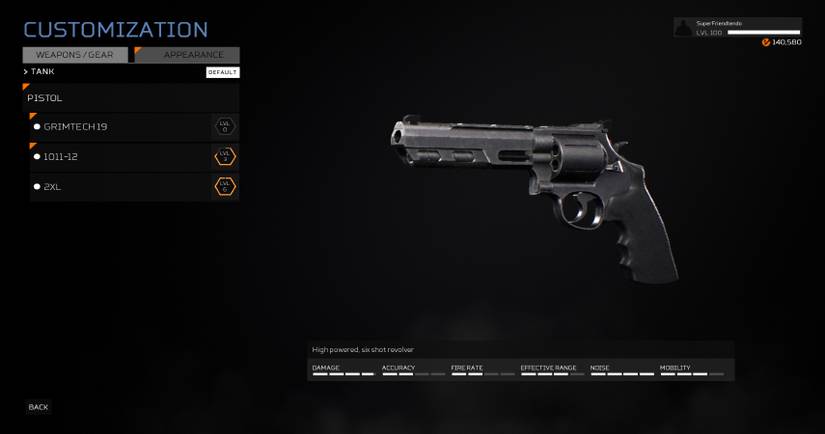
Task: Open the Appearance tab
Action: [x=189, y=55]
